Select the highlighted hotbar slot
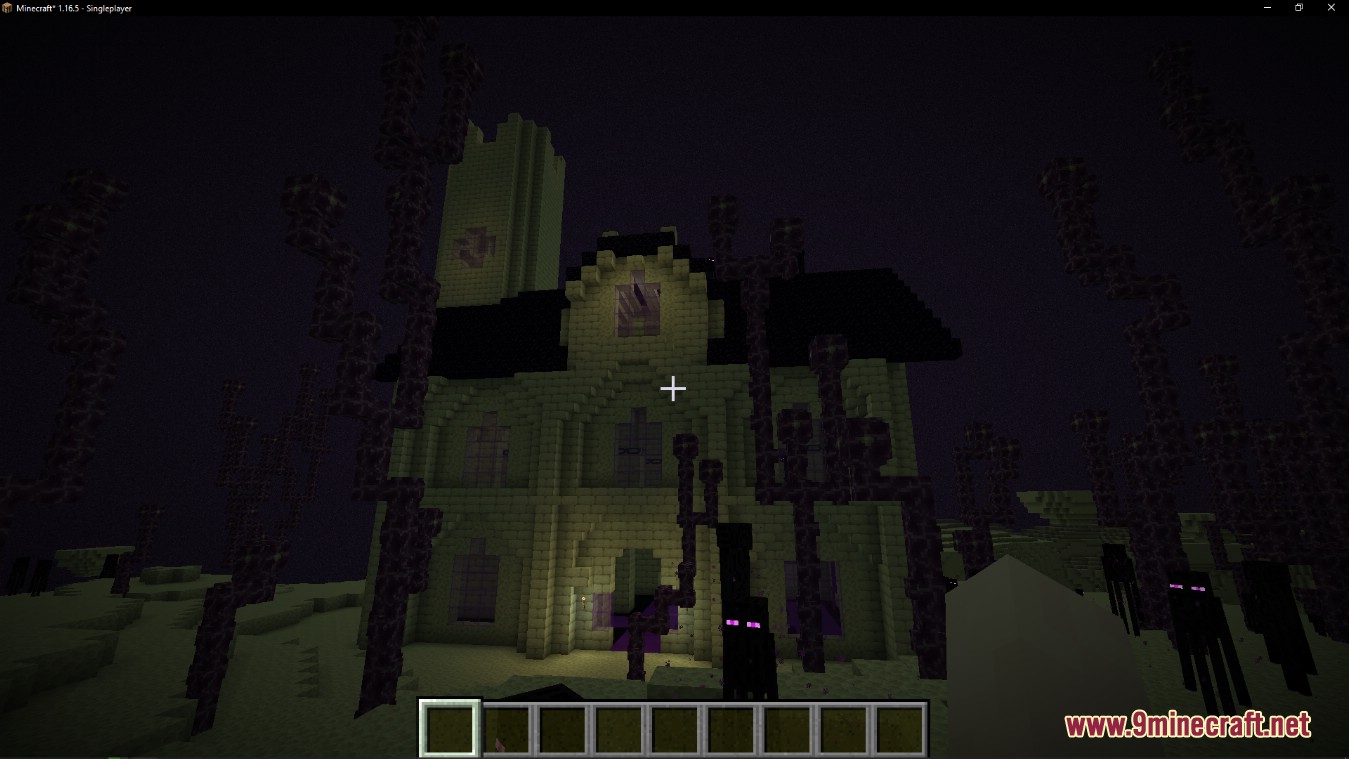The width and height of the screenshot is (1349, 759). [450, 728]
